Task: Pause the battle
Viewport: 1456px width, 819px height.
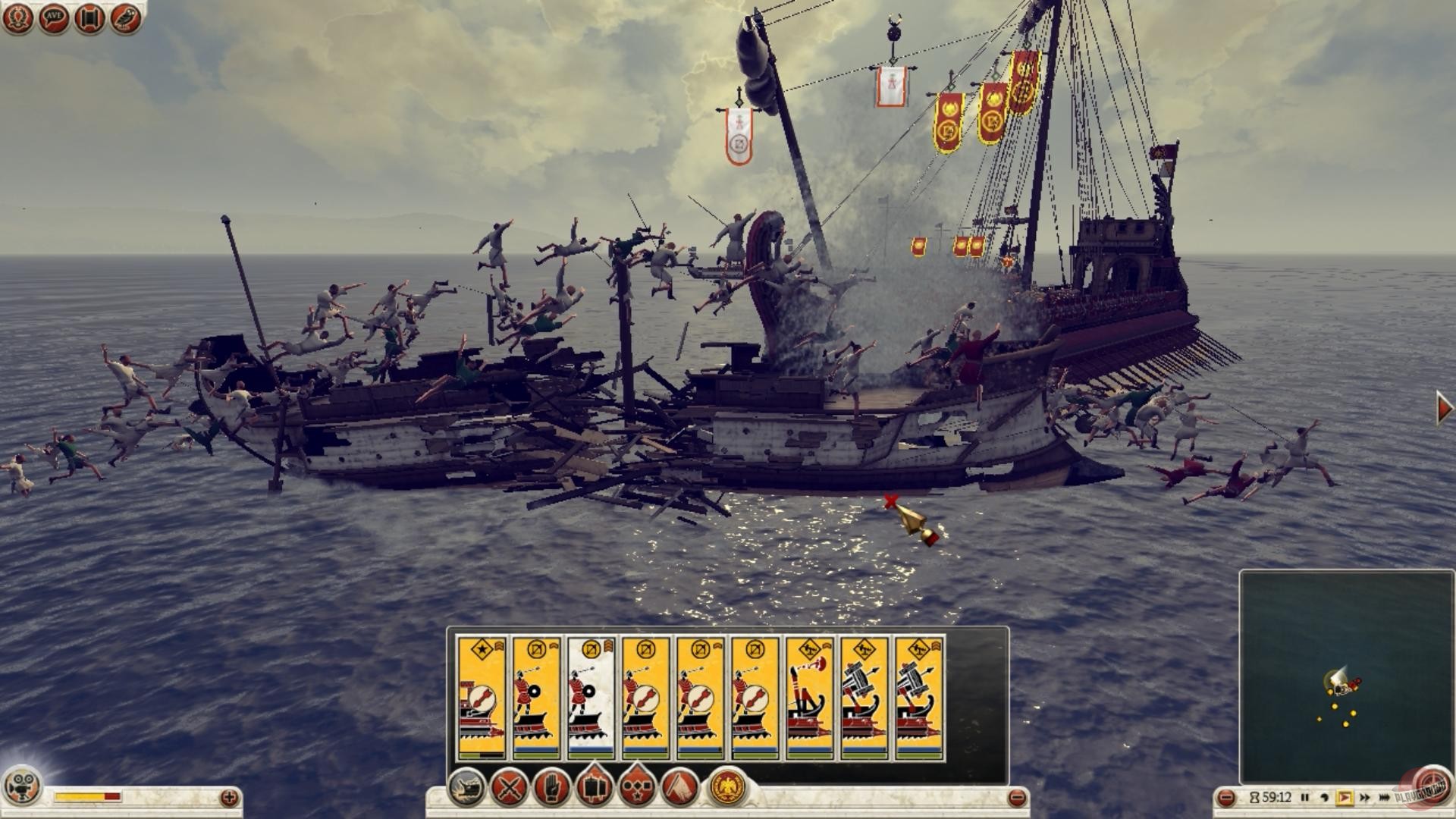Action: point(1305,797)
